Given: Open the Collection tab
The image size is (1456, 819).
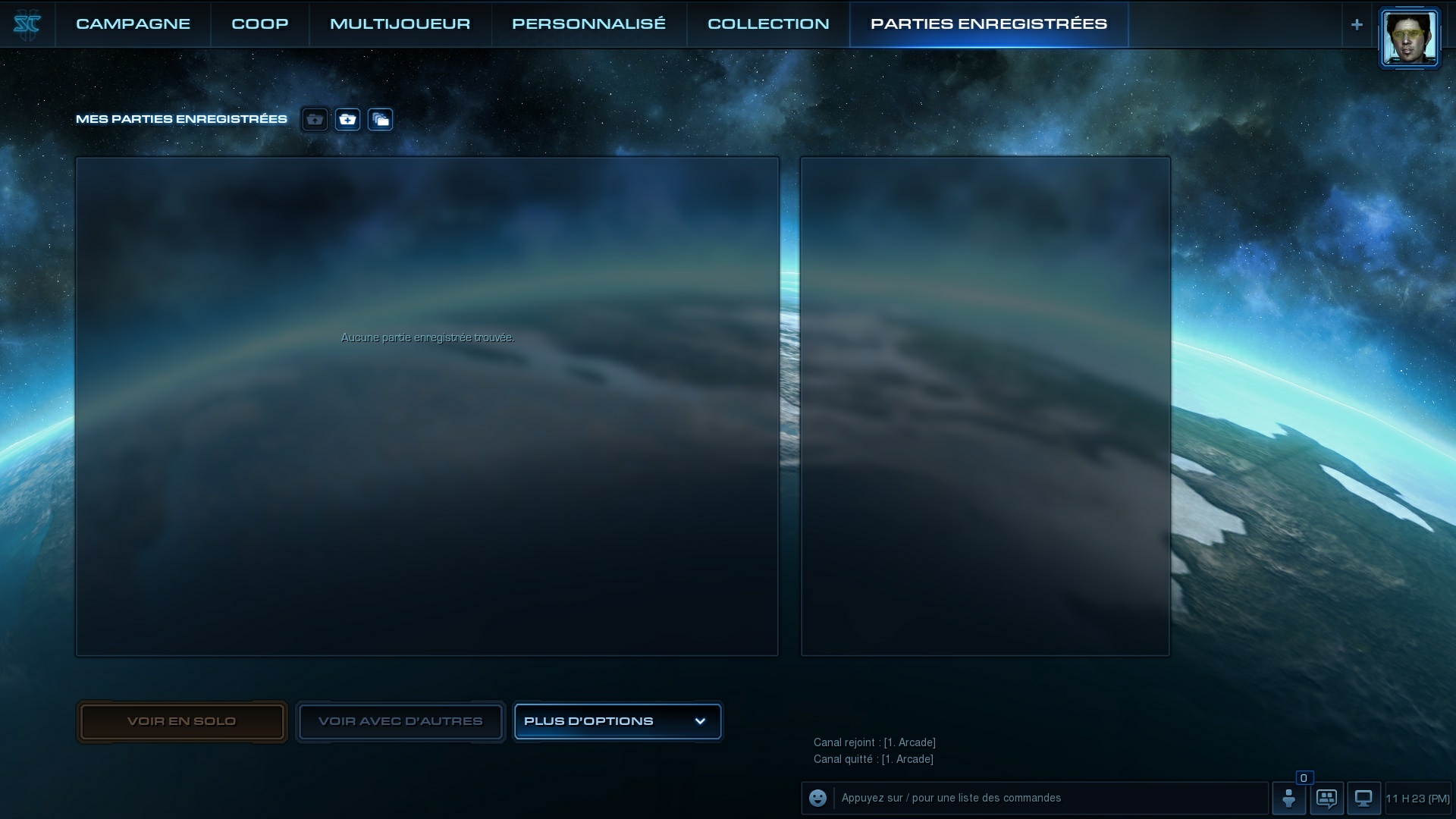Looking at the screenshot, I should pyautogui.click(x=768, y=24).
